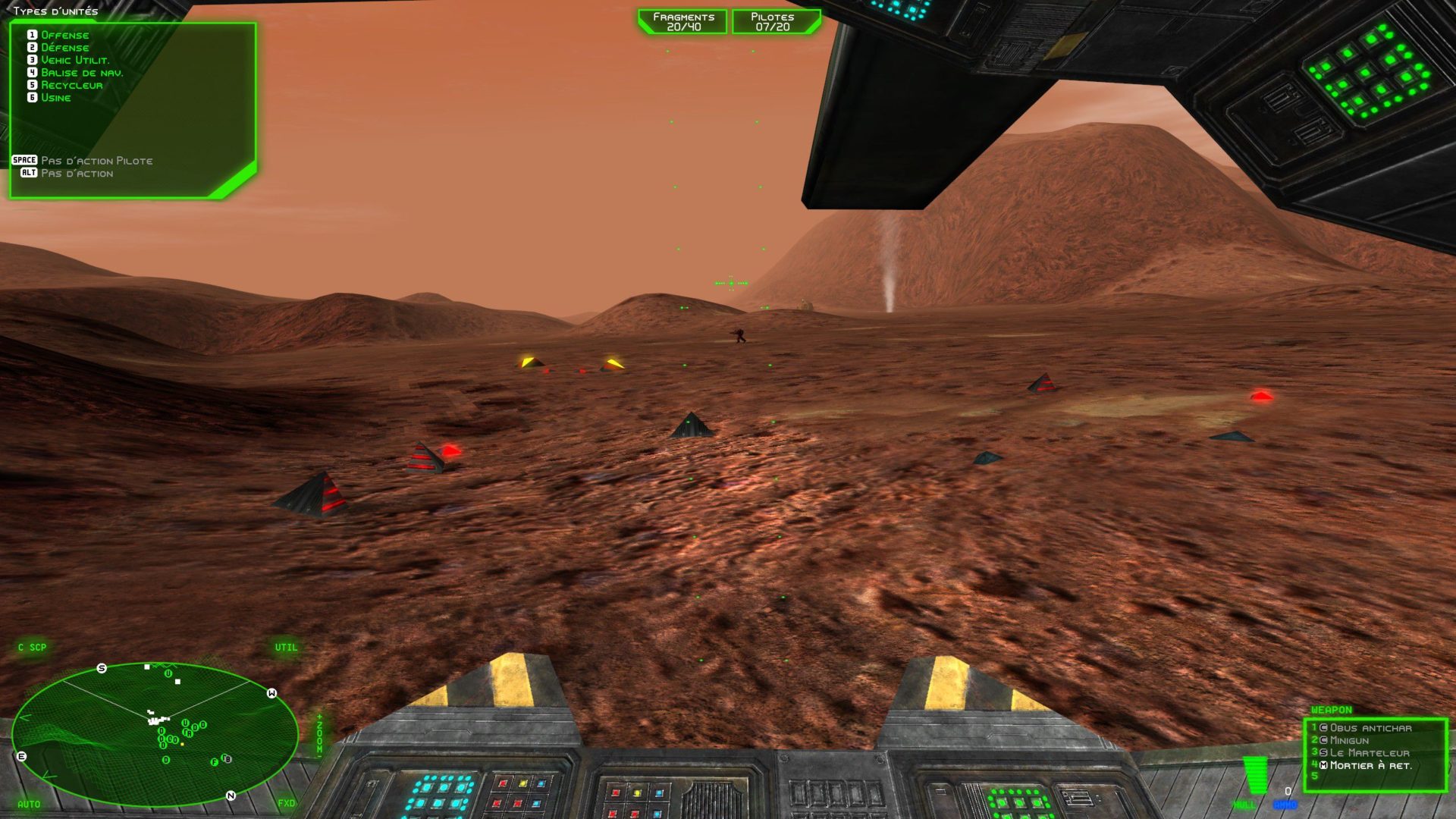The height and width of the screenshot is (819, 1456).
Task: Select Mortier à ret. in the weapon list
Action: 1370,766
